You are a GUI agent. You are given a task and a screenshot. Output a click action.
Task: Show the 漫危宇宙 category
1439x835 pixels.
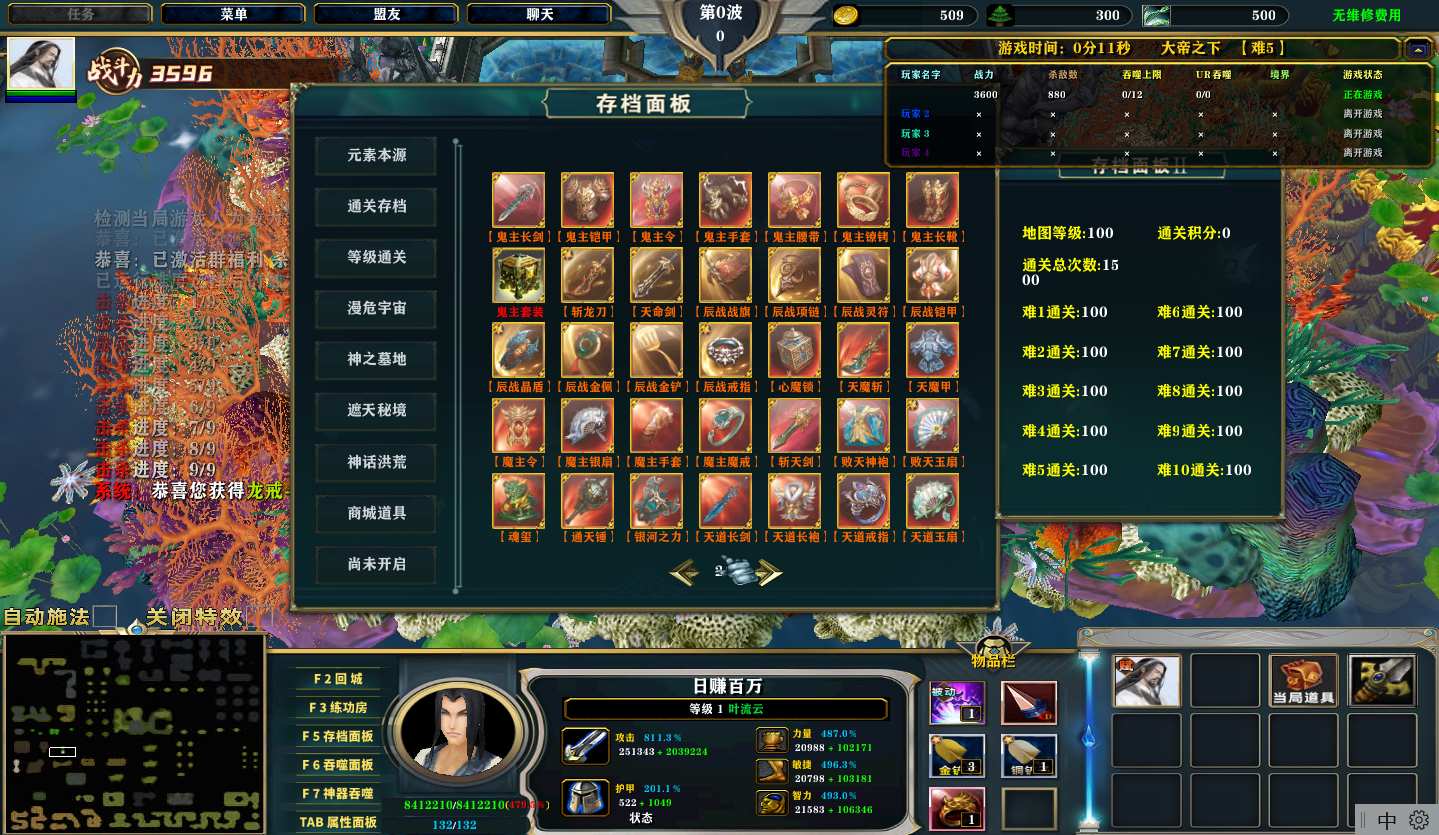tap(376, 309)
